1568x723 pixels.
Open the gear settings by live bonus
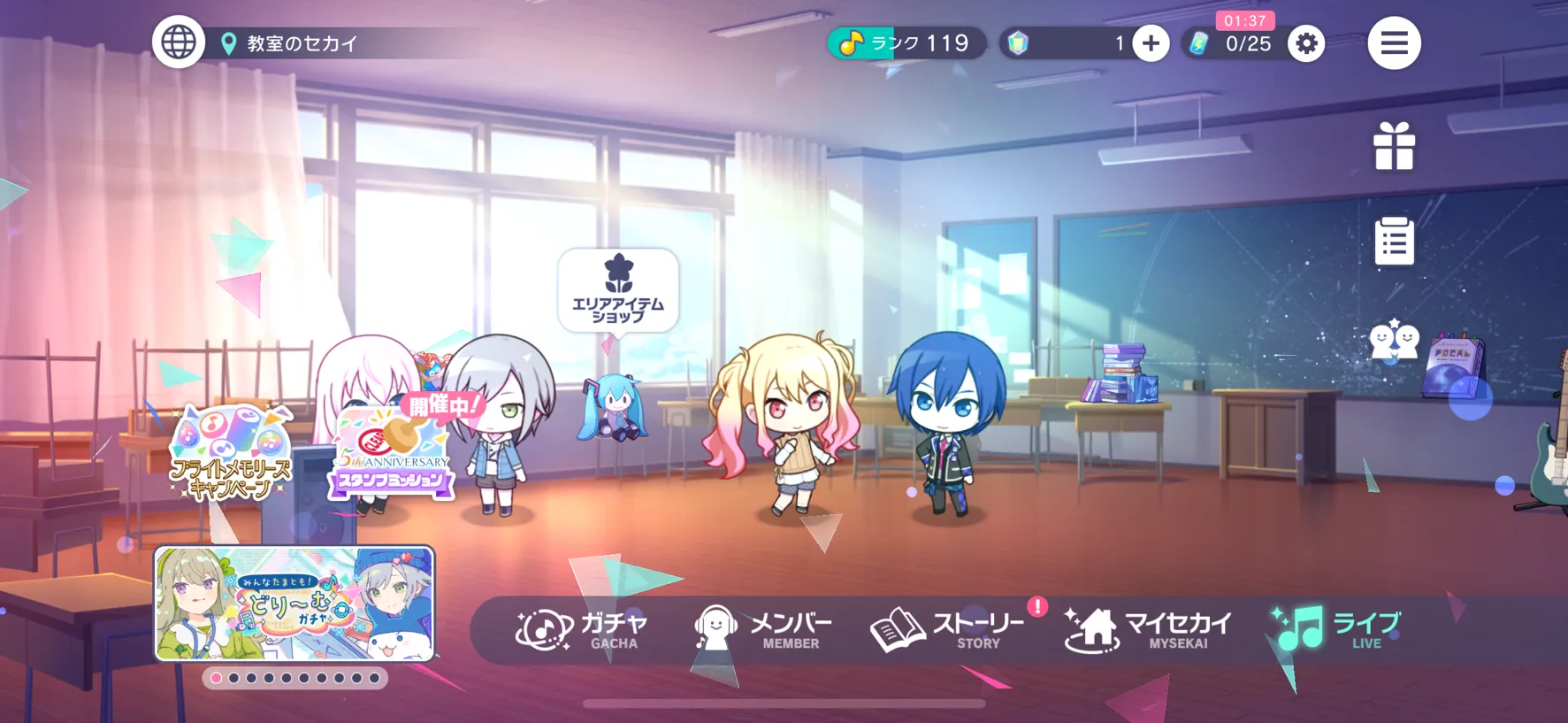1306,43
